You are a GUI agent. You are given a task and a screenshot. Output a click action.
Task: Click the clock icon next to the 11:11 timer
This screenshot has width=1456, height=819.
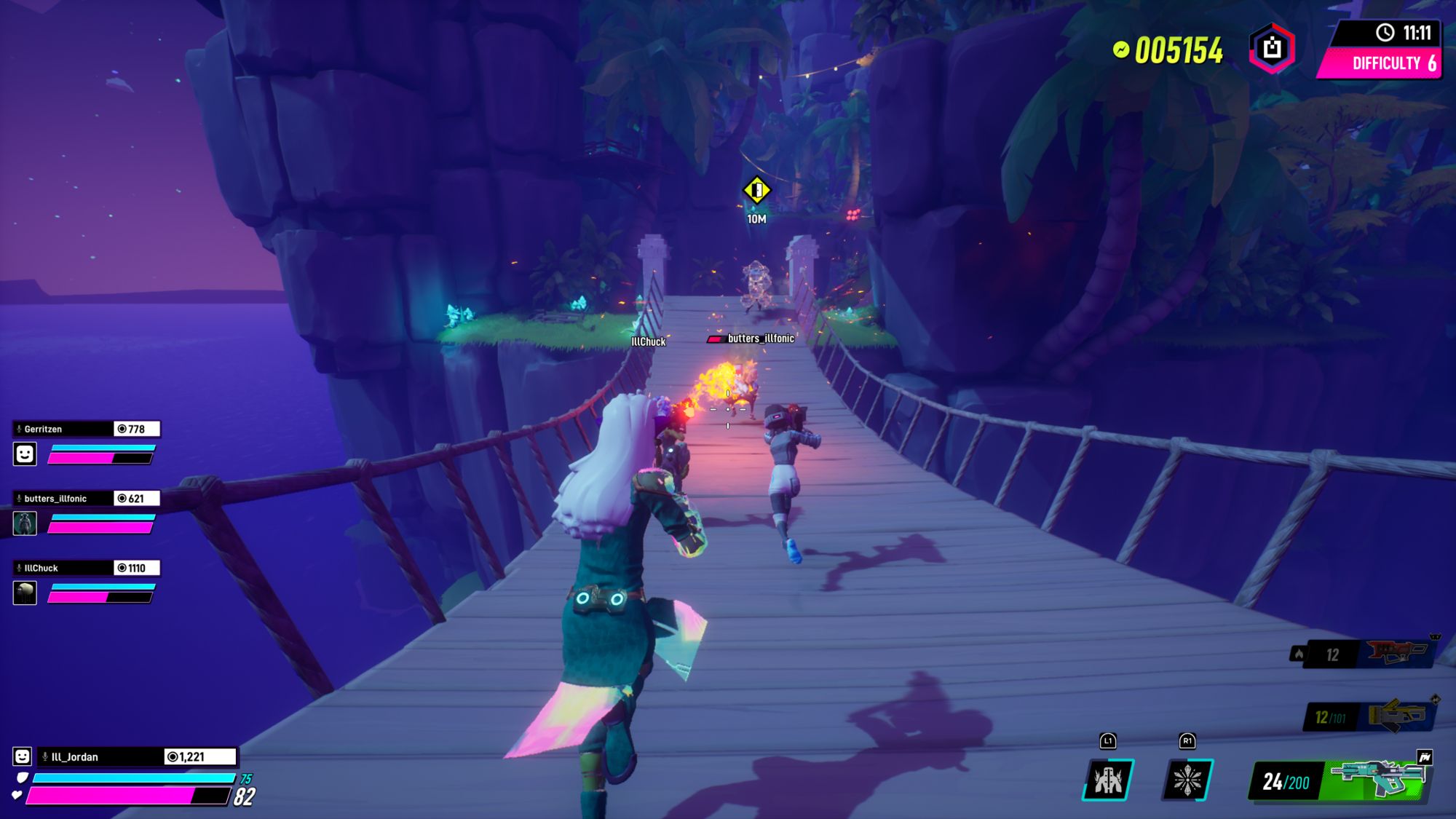(x=1384, y=32)
